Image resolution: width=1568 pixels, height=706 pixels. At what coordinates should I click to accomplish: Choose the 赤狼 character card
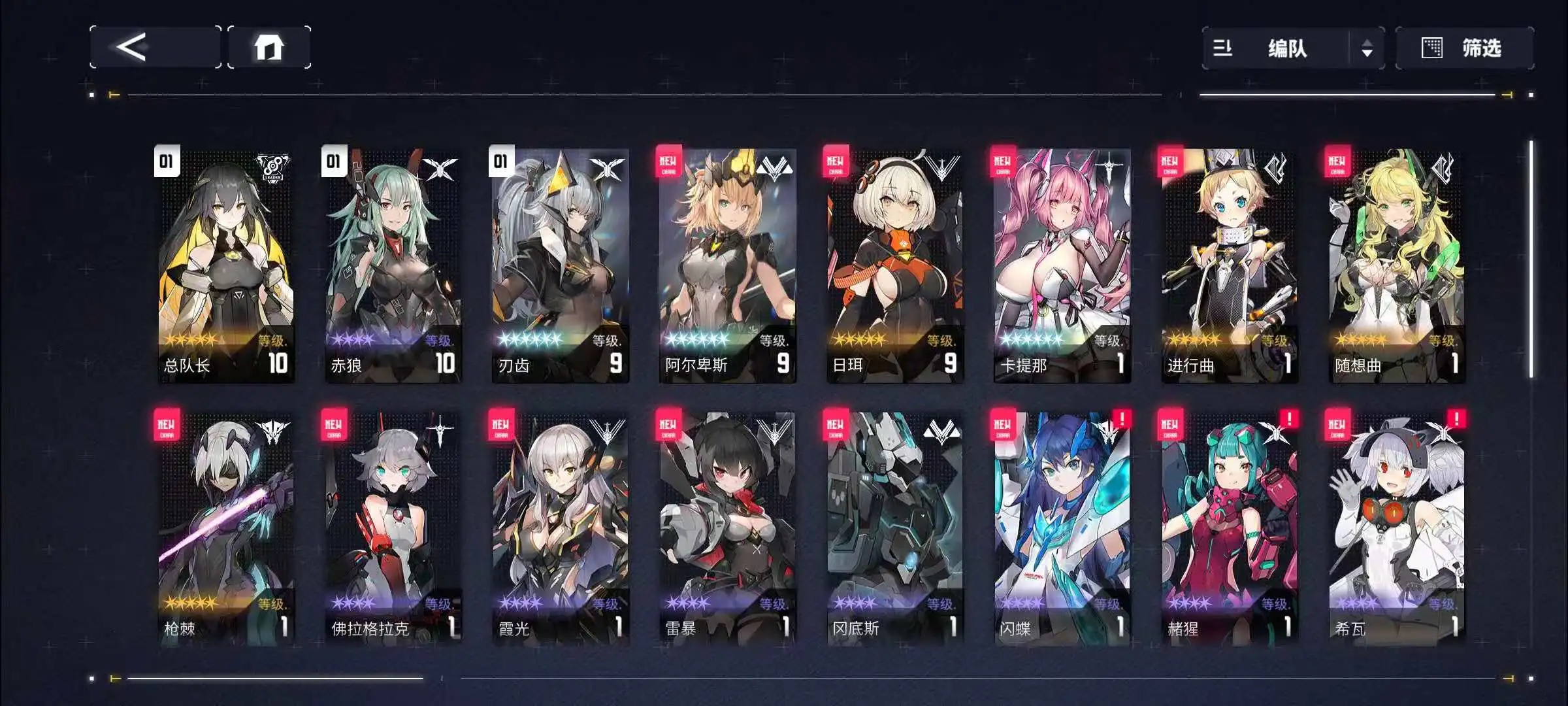pyautogui.click(x=393, y=265)
